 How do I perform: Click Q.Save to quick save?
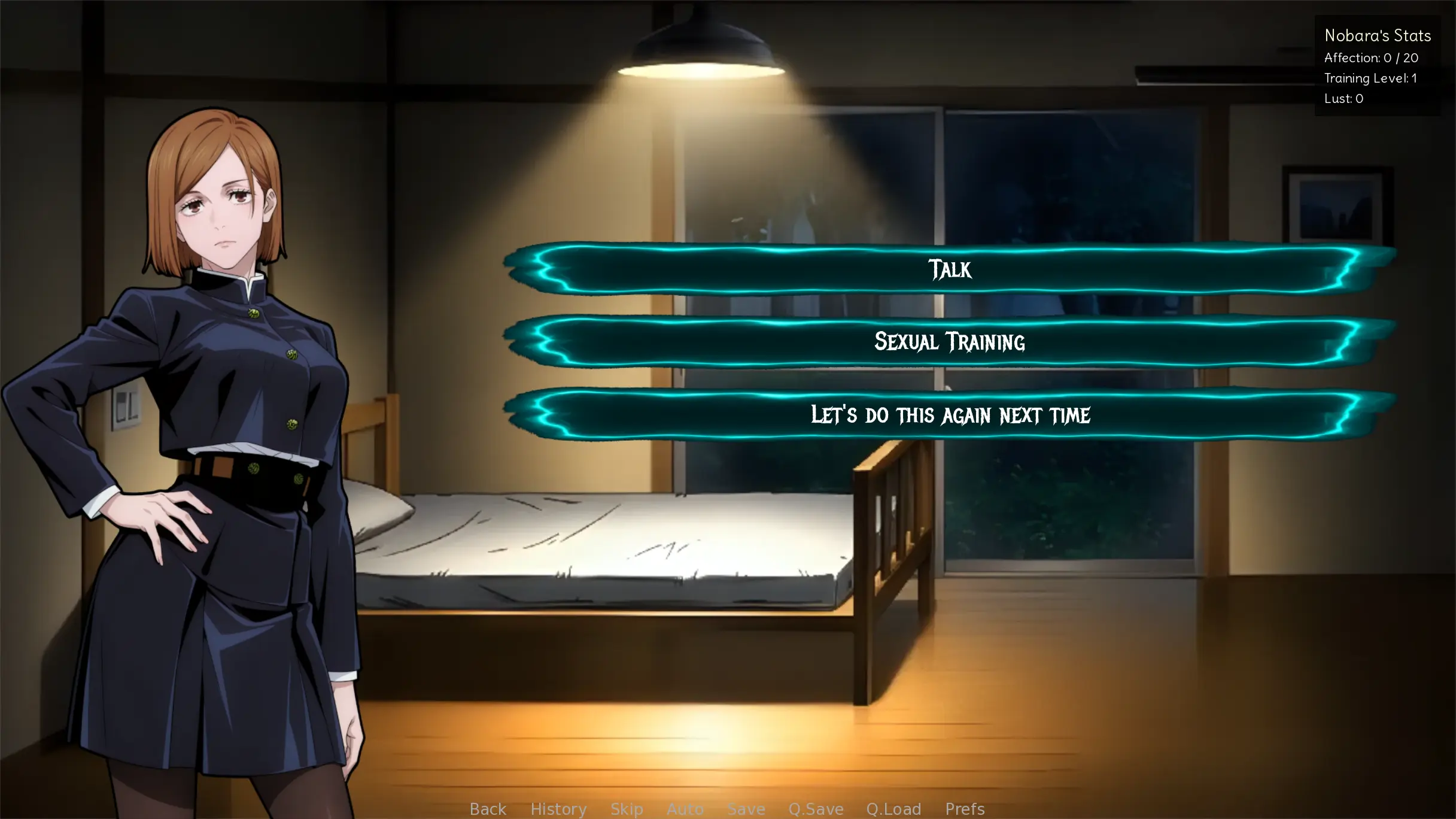click(816, 809)
